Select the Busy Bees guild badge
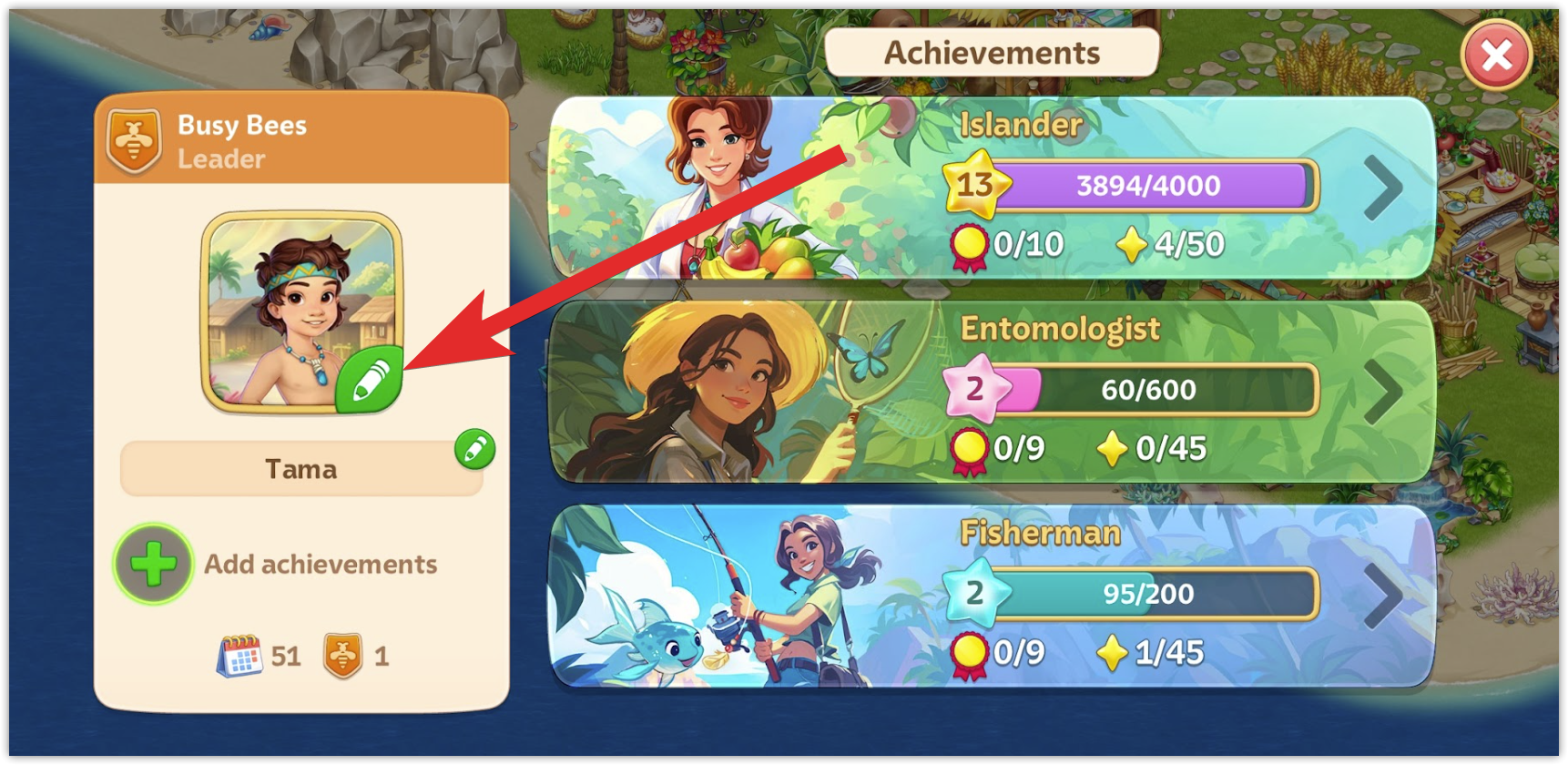 134,142
